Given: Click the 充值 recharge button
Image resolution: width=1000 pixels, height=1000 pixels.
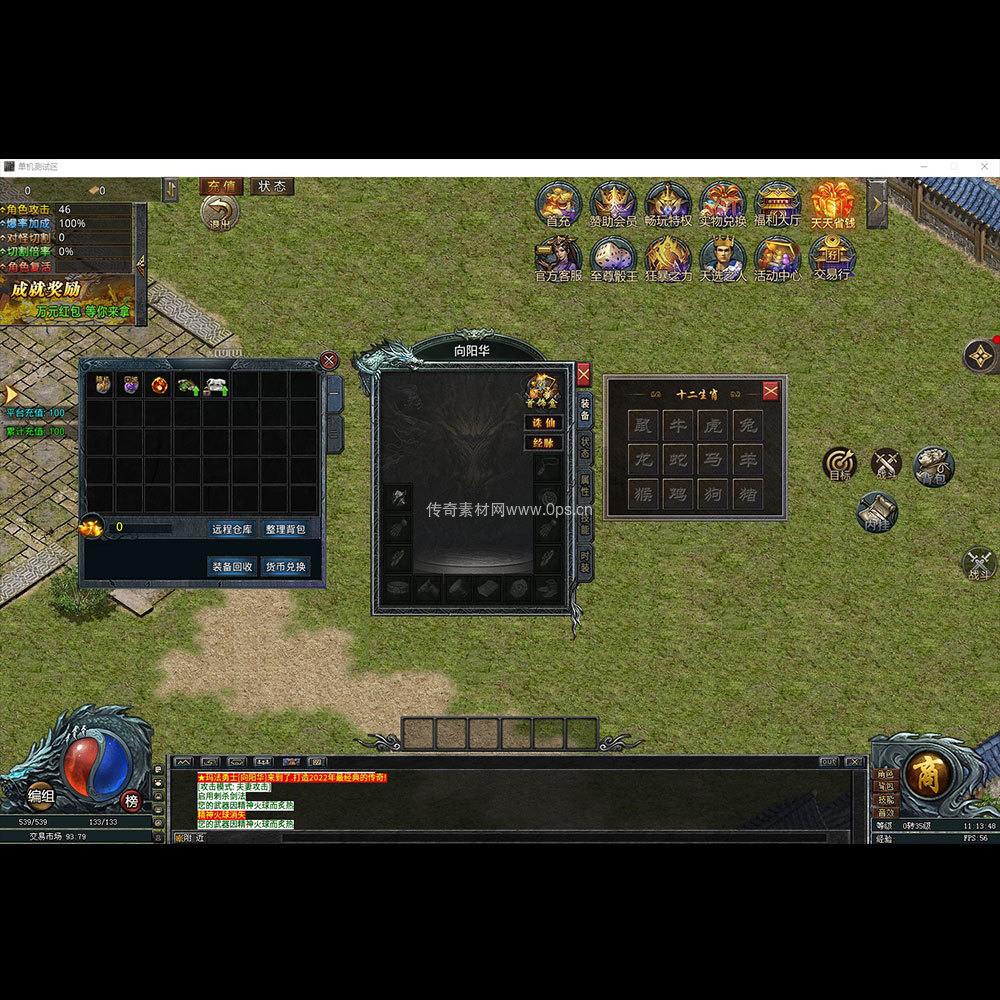Looking at the screenshot, I should tap(222, 187).
